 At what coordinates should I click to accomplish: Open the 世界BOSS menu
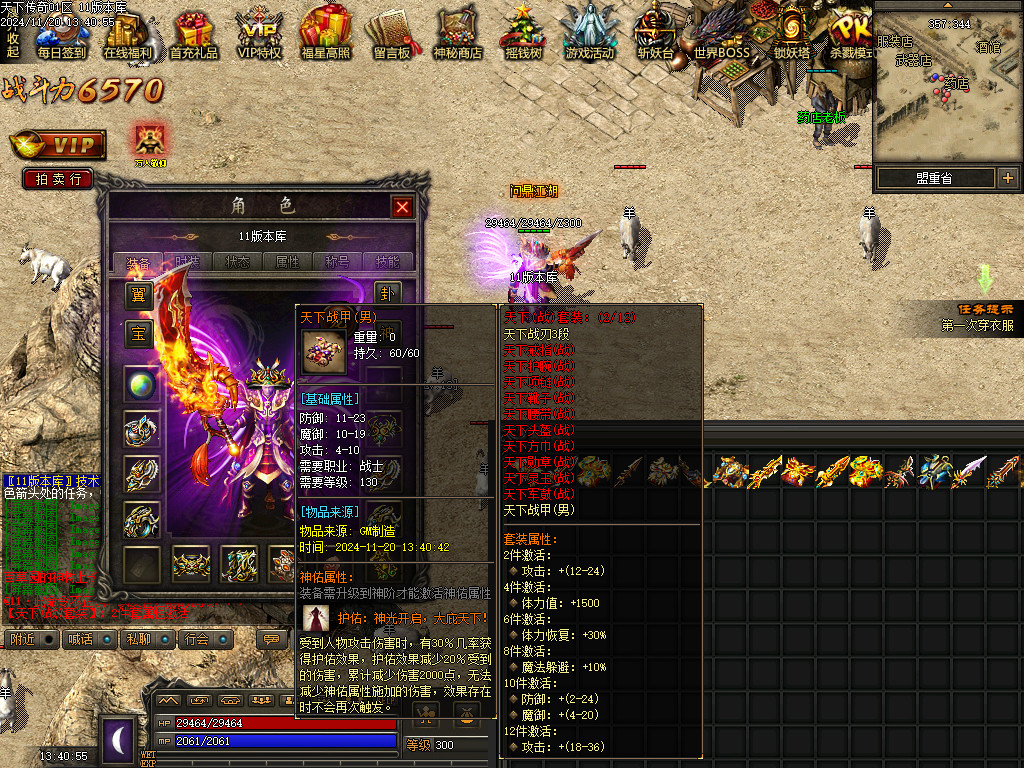click(721, 35)
